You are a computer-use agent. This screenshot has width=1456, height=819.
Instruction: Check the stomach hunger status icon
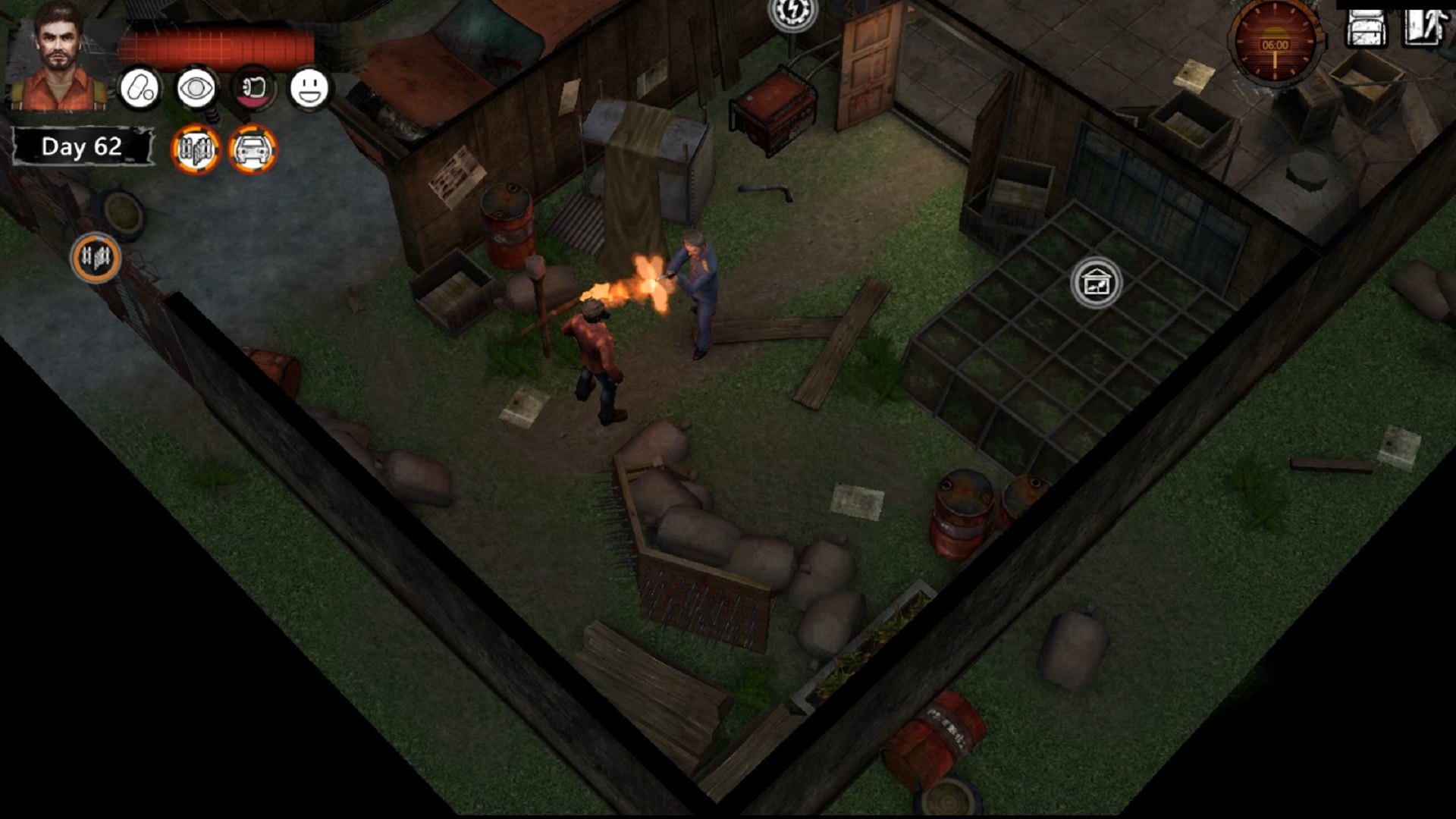253,89
